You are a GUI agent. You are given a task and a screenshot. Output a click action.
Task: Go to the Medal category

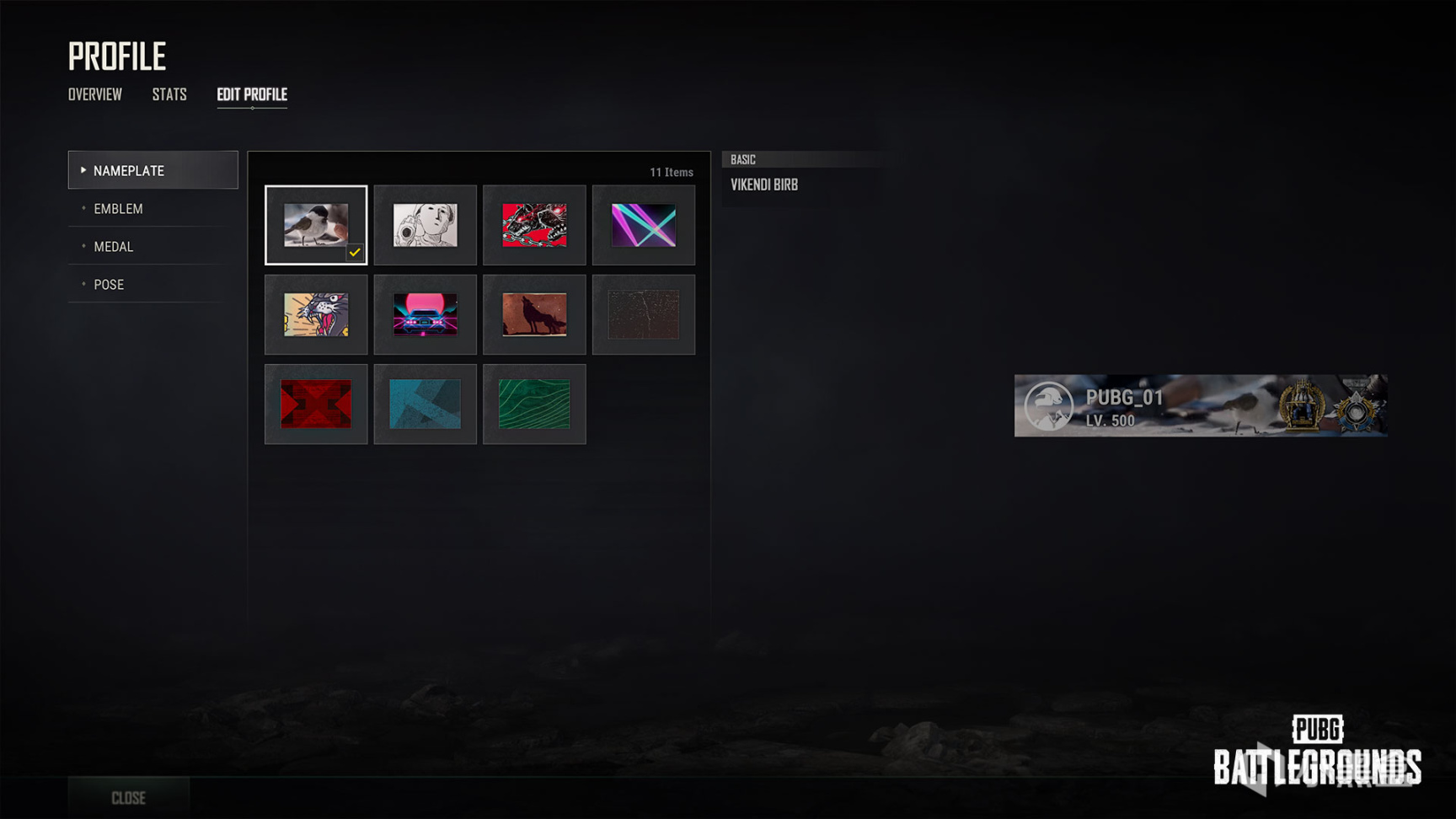(114, 247)
